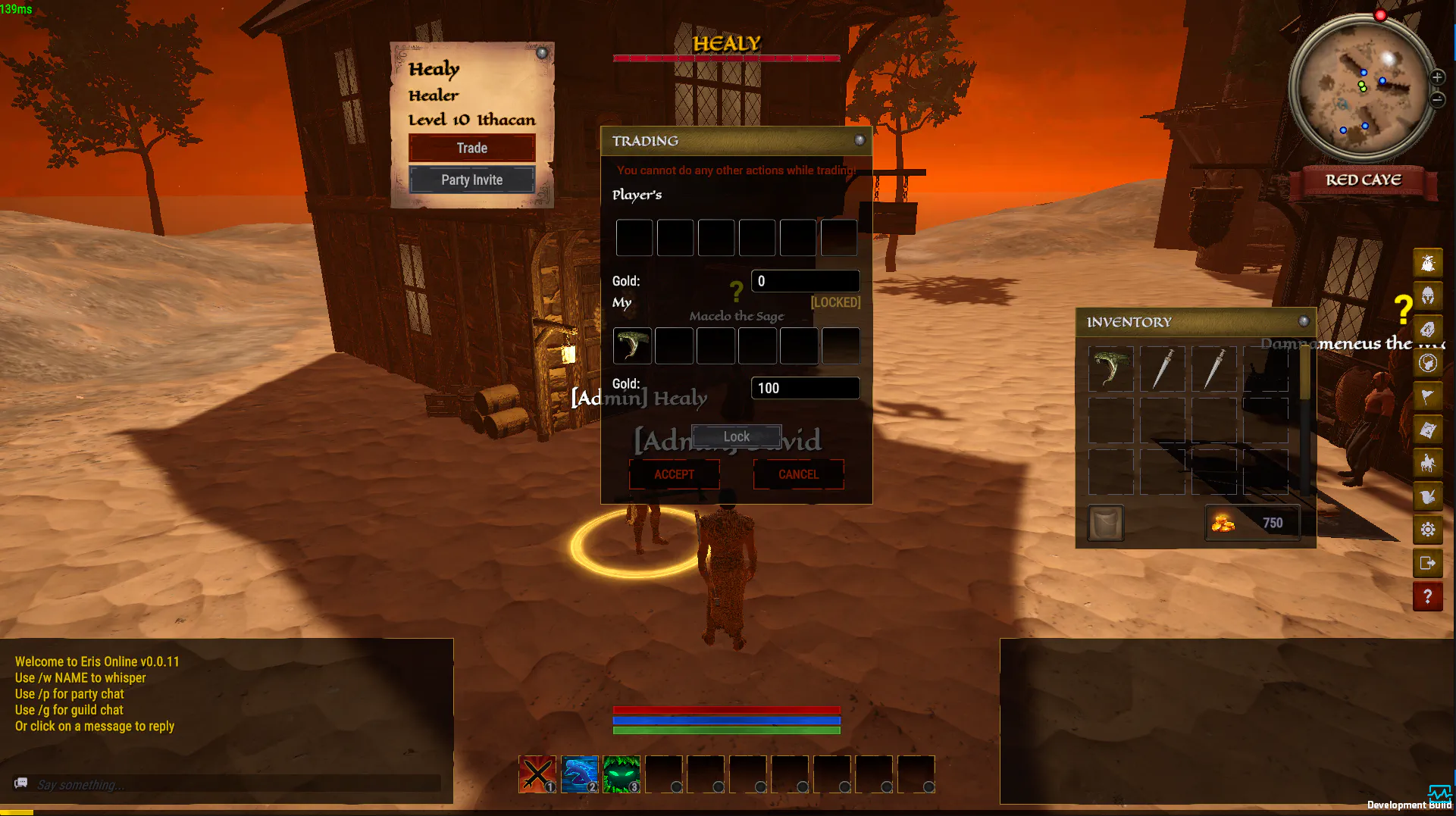
Task: Activate the green glowing eyes ability
Action: (x=622, y=774)
